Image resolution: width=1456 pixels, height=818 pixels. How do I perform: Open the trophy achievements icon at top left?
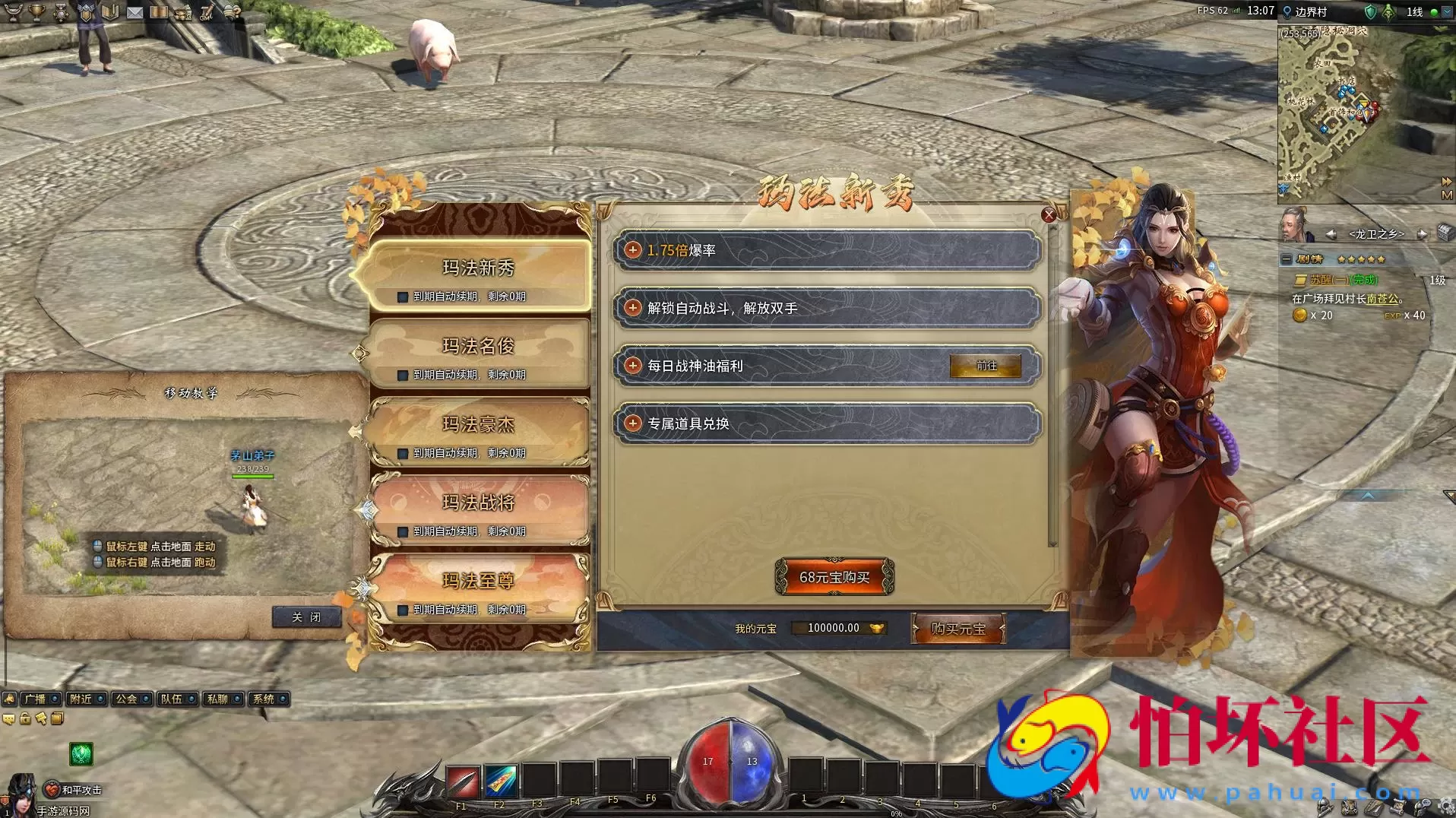[x=36, y=13]
